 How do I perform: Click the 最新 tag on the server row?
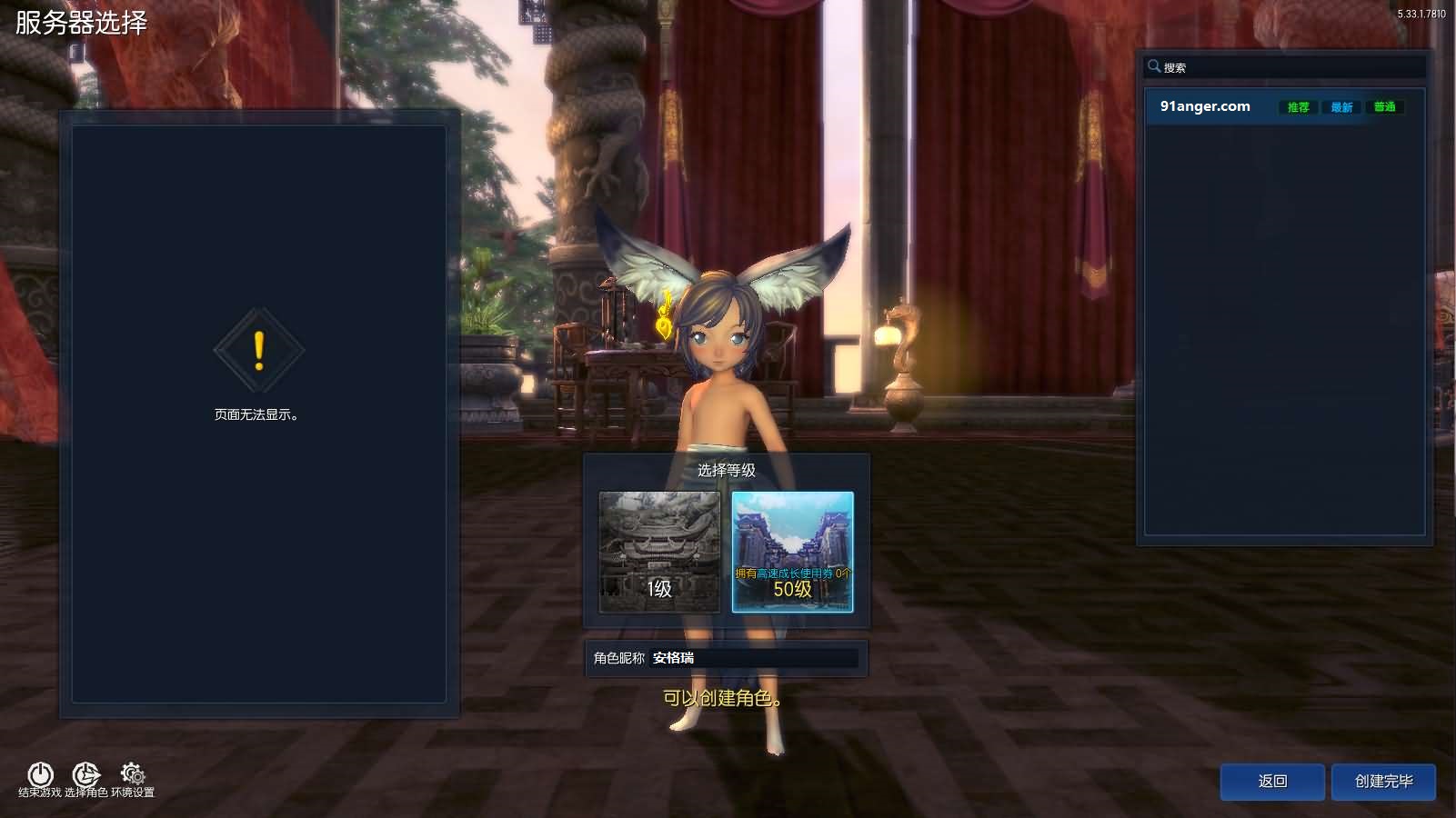(x=1341, y=106)
